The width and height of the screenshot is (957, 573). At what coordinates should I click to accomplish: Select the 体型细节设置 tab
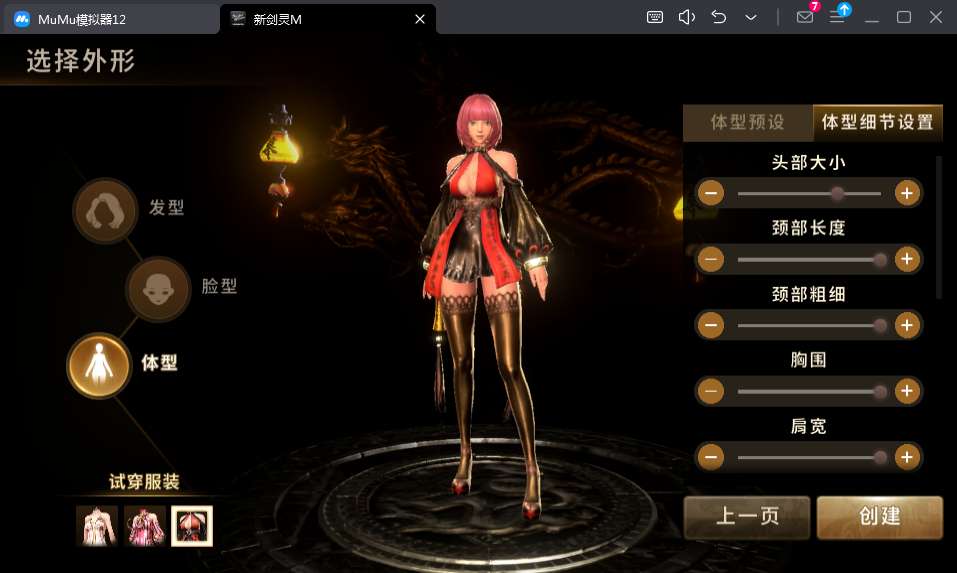click(877, 123)
